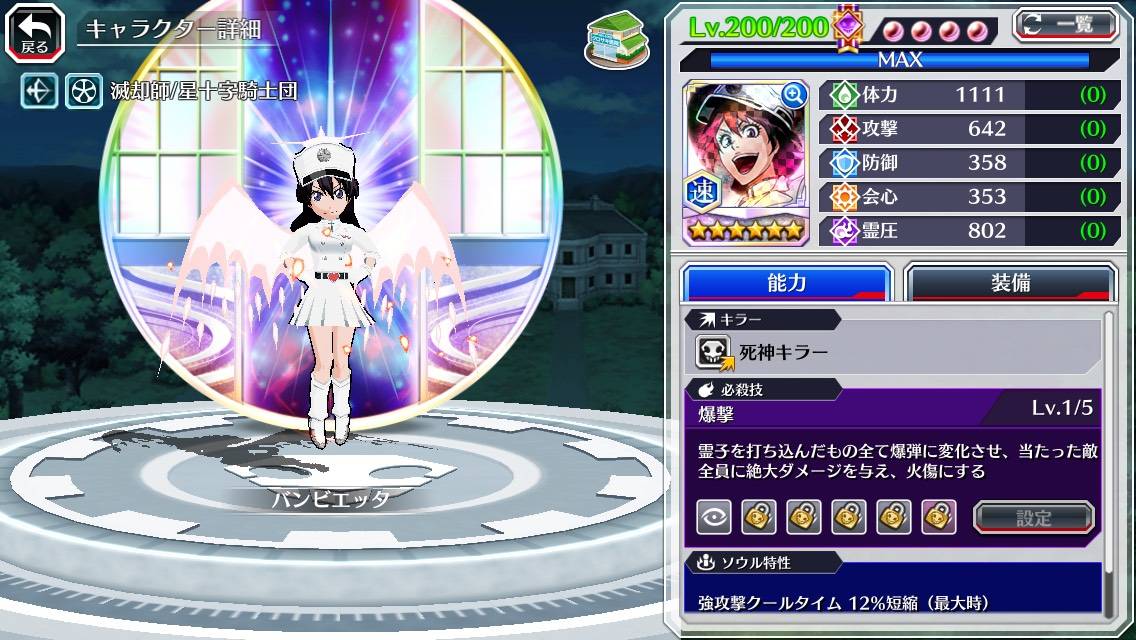Open the 設定 special move settings
Image resolution: width=1136 pixels, height=640 pixels.
pyautogui.click(x=1033, y=517)
